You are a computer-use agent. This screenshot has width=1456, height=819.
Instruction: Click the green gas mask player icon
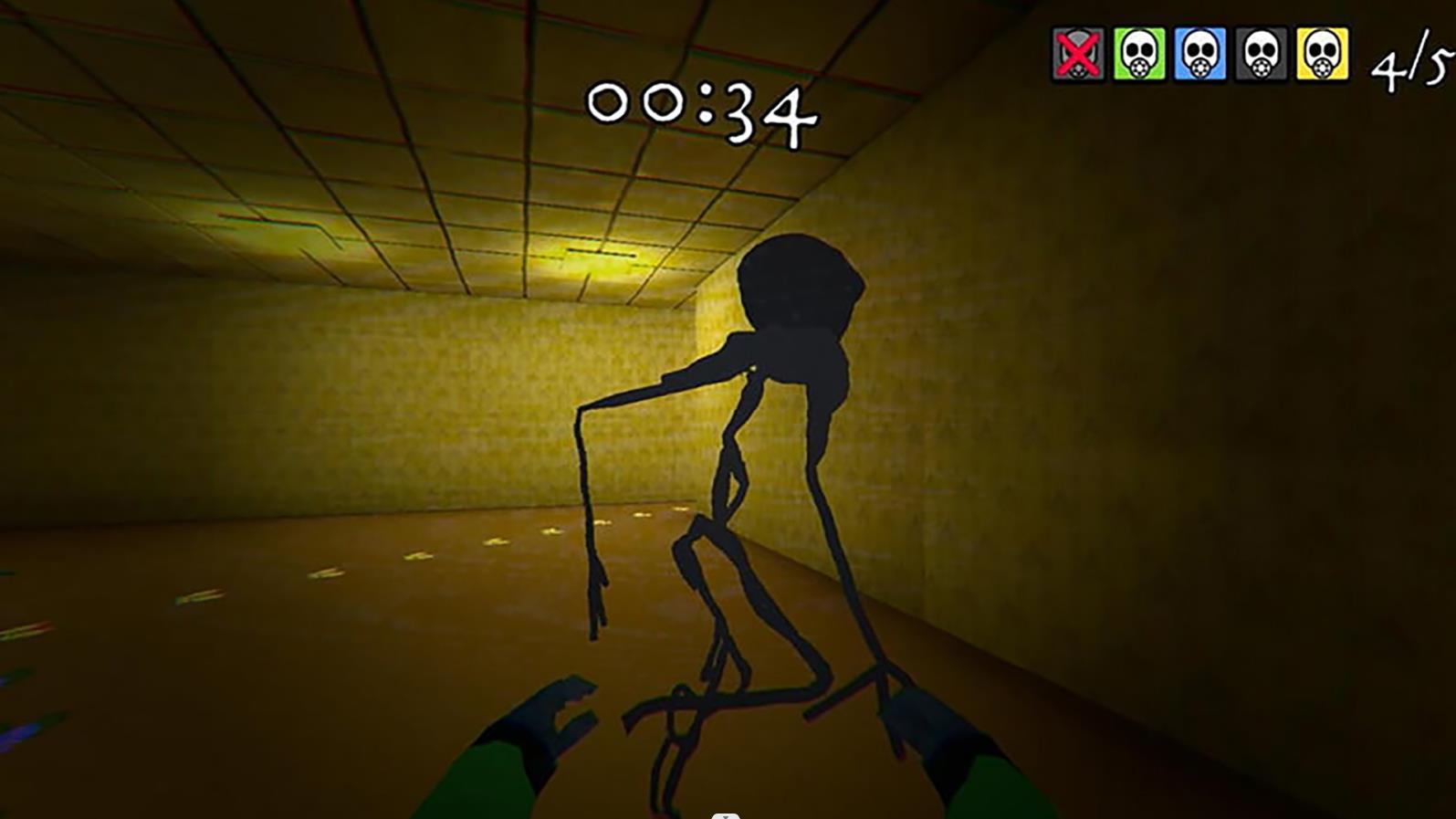coord(1139,55)
